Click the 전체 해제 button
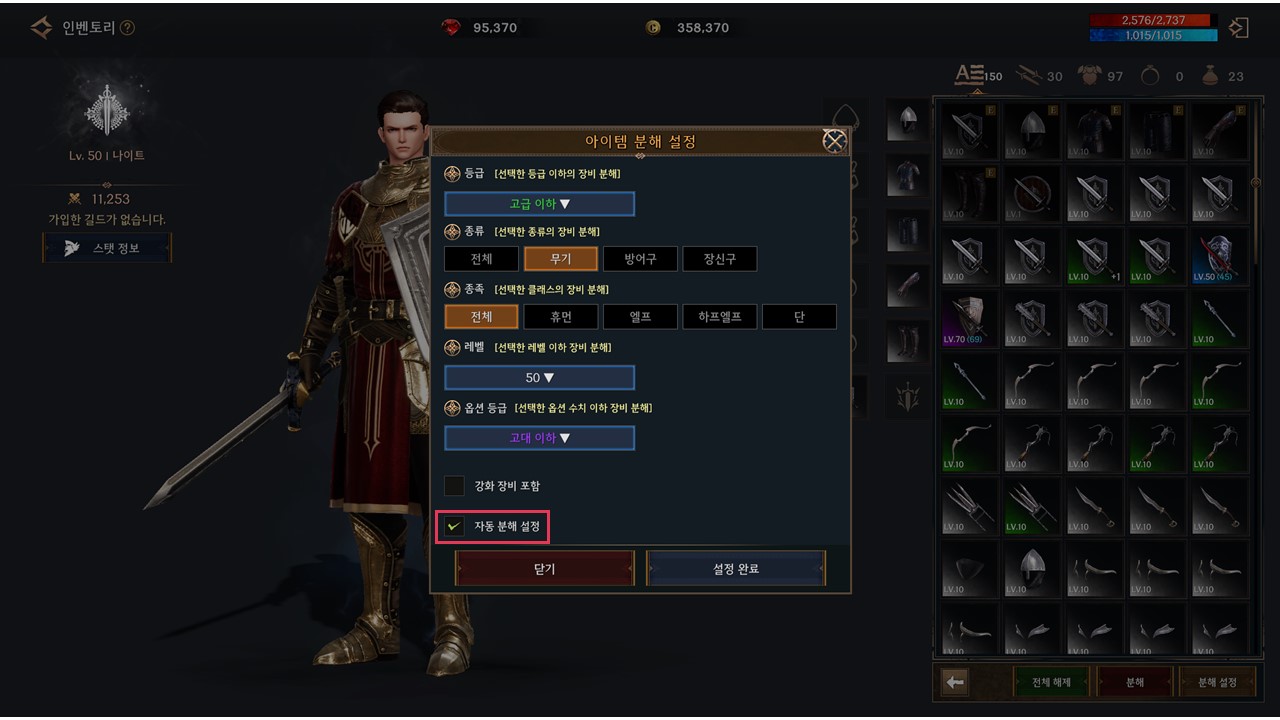The image size is (1280, 720). [x=1051, y=682]
